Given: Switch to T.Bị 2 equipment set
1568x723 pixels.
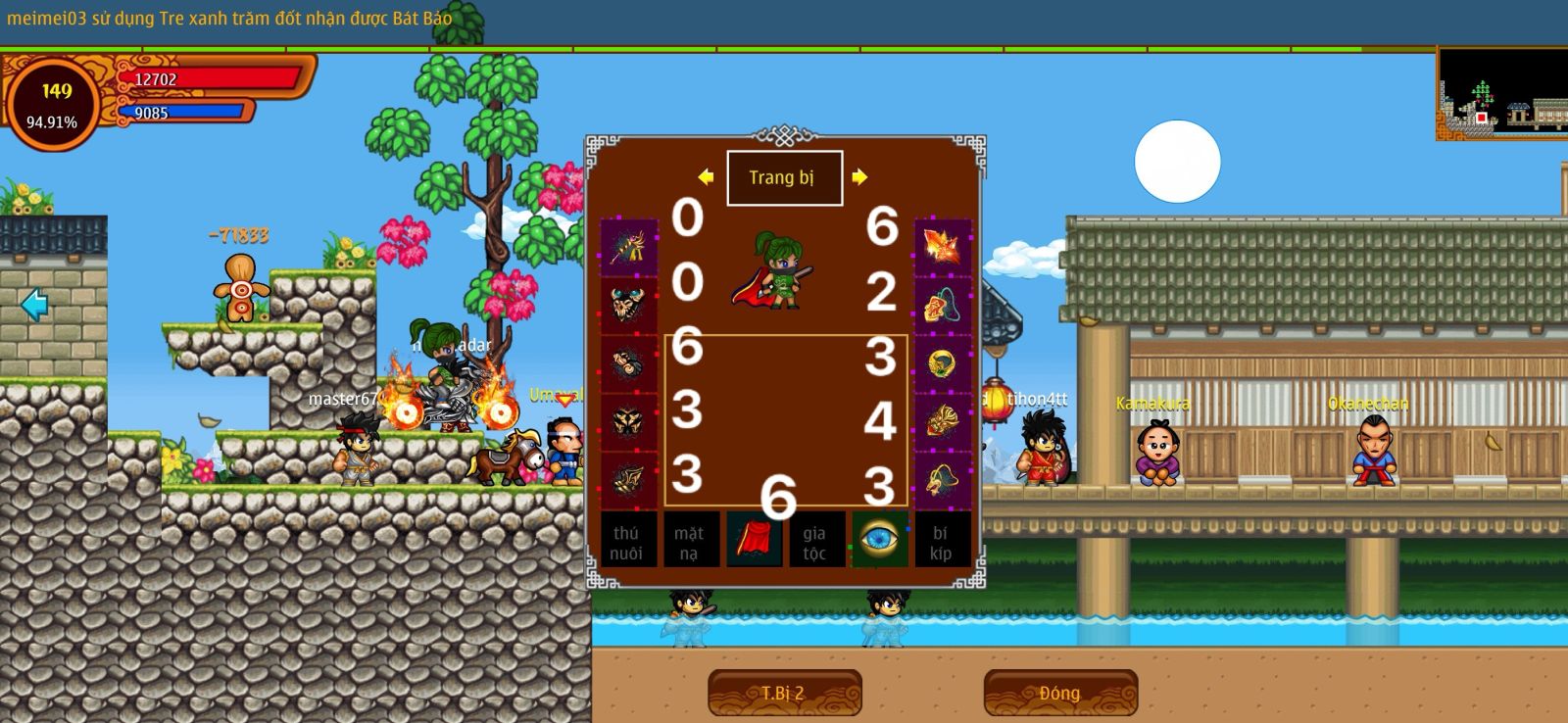Looking at the screenshot, I should tap(784, 693).
